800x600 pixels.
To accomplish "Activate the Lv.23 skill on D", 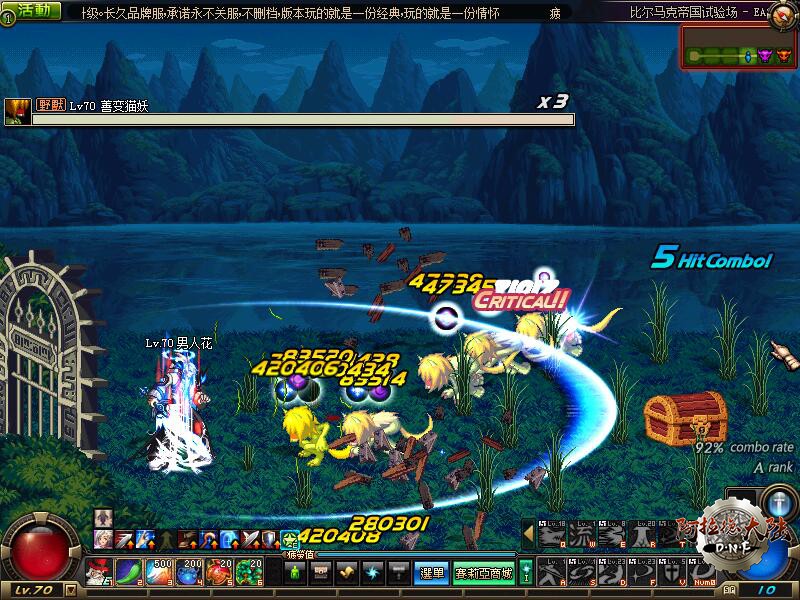I will tap(609, 571).
